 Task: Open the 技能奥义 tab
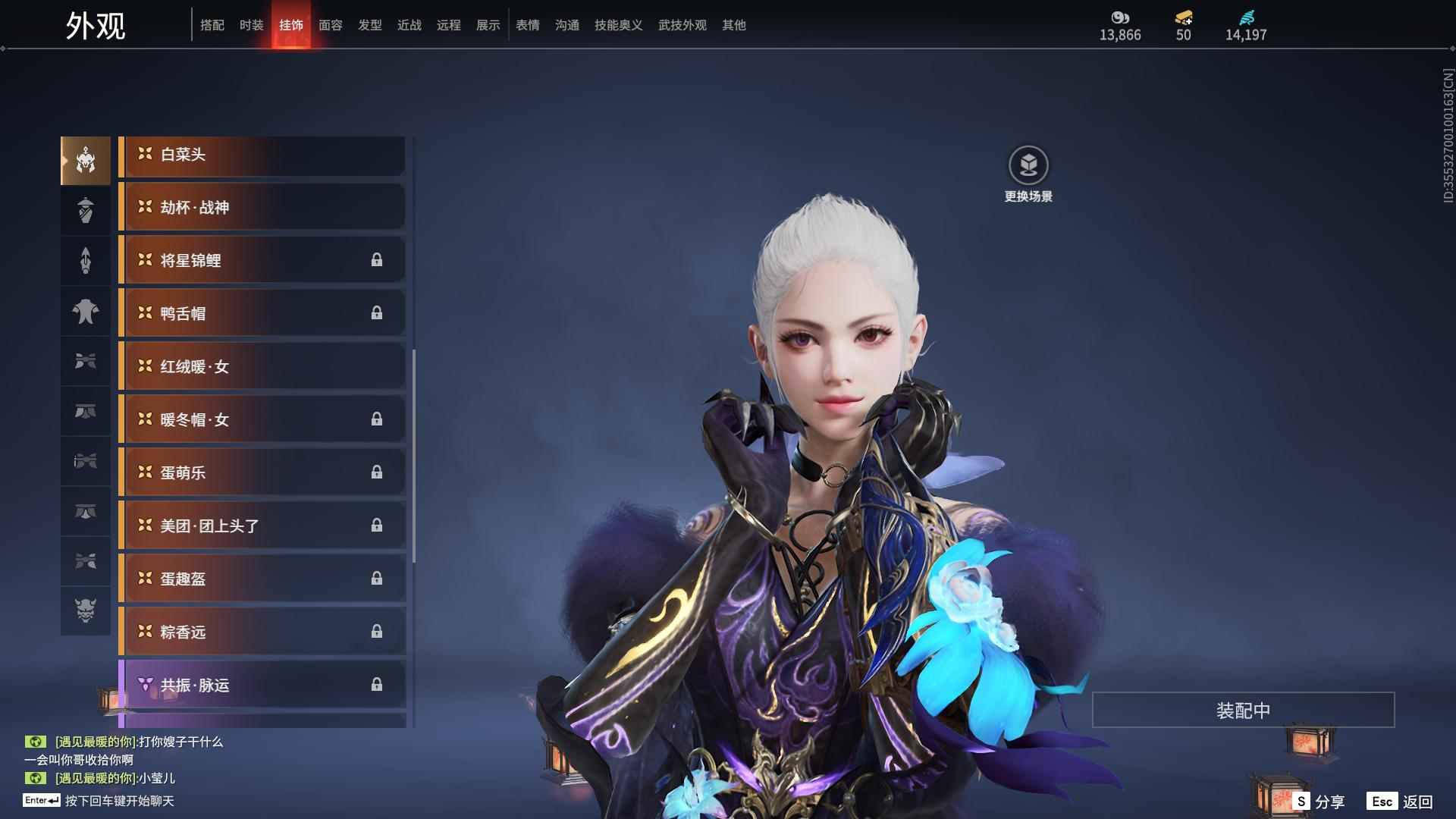click(x=618, y=25)
